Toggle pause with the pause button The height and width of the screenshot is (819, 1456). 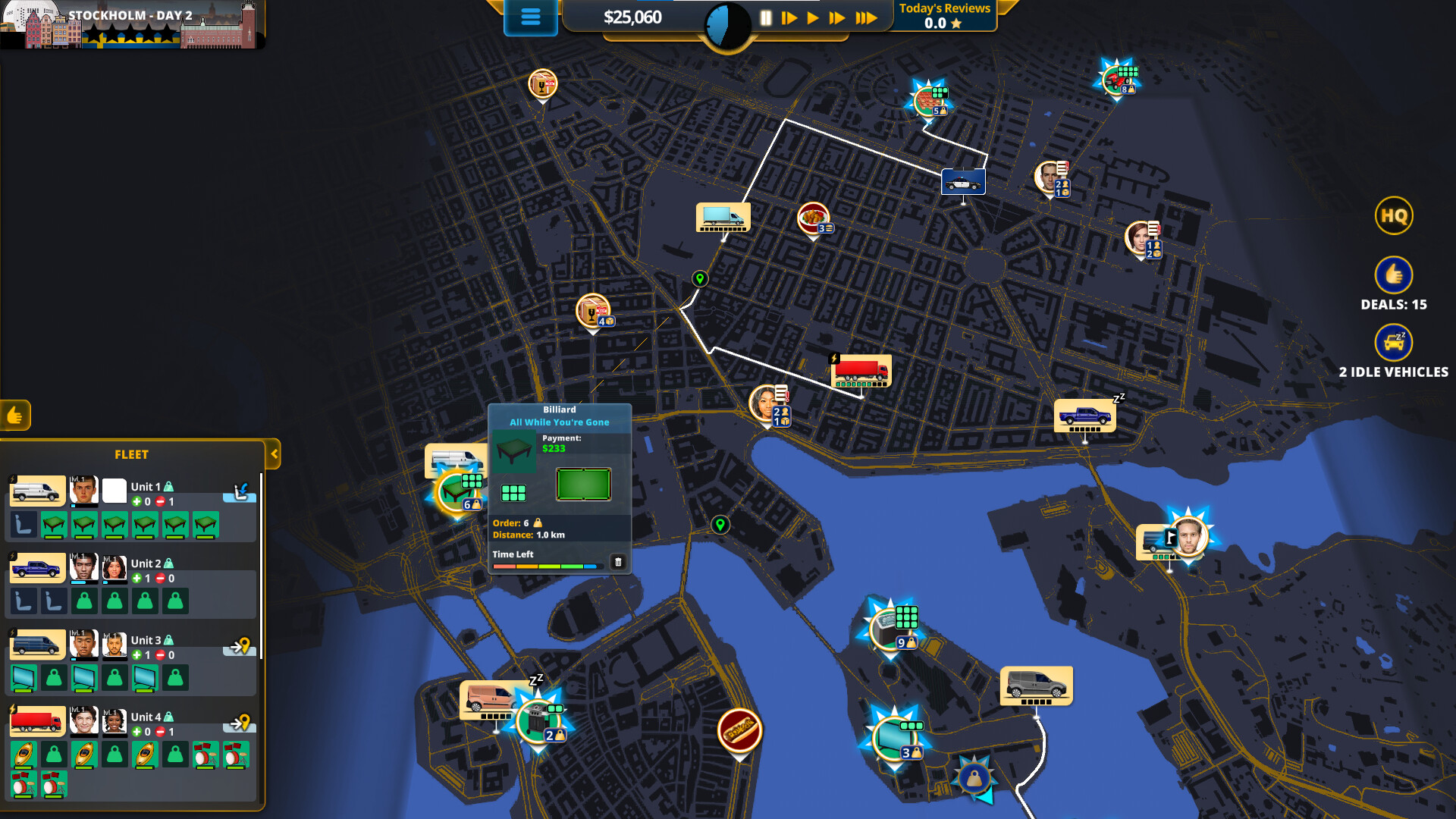(x=767, y=16)
